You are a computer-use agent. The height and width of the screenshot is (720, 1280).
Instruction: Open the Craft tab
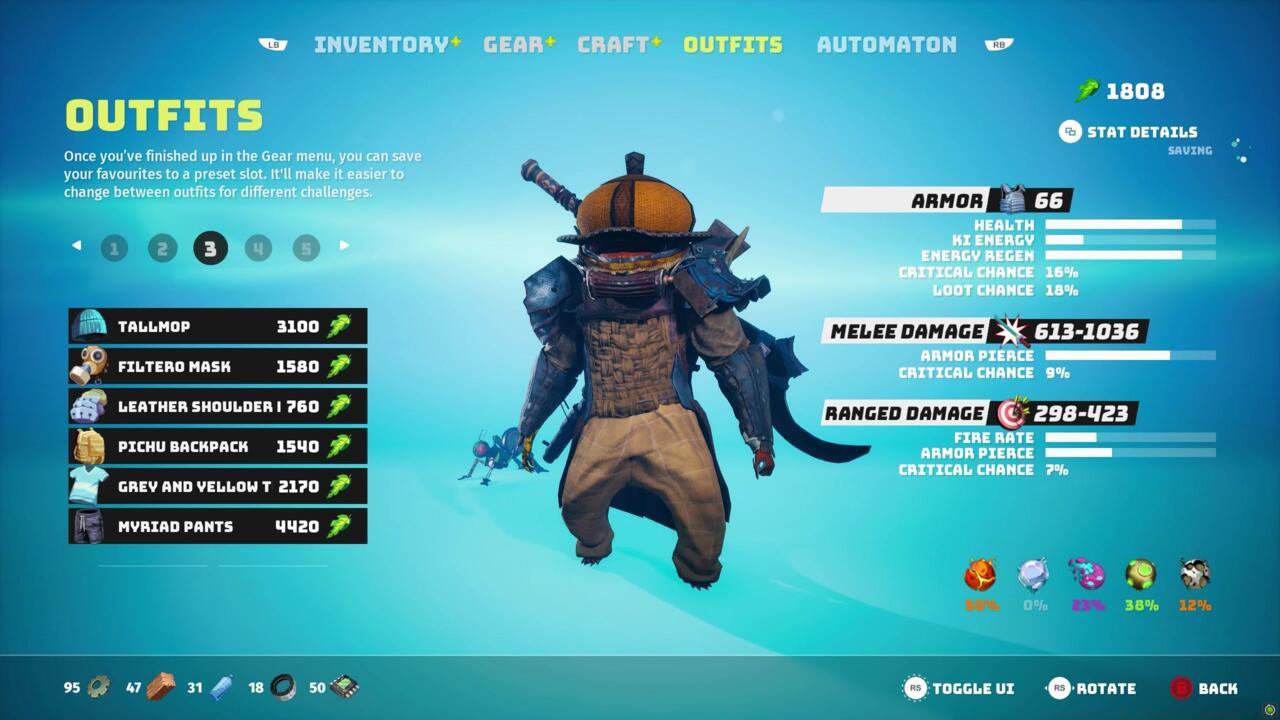[x=613, y=43]
